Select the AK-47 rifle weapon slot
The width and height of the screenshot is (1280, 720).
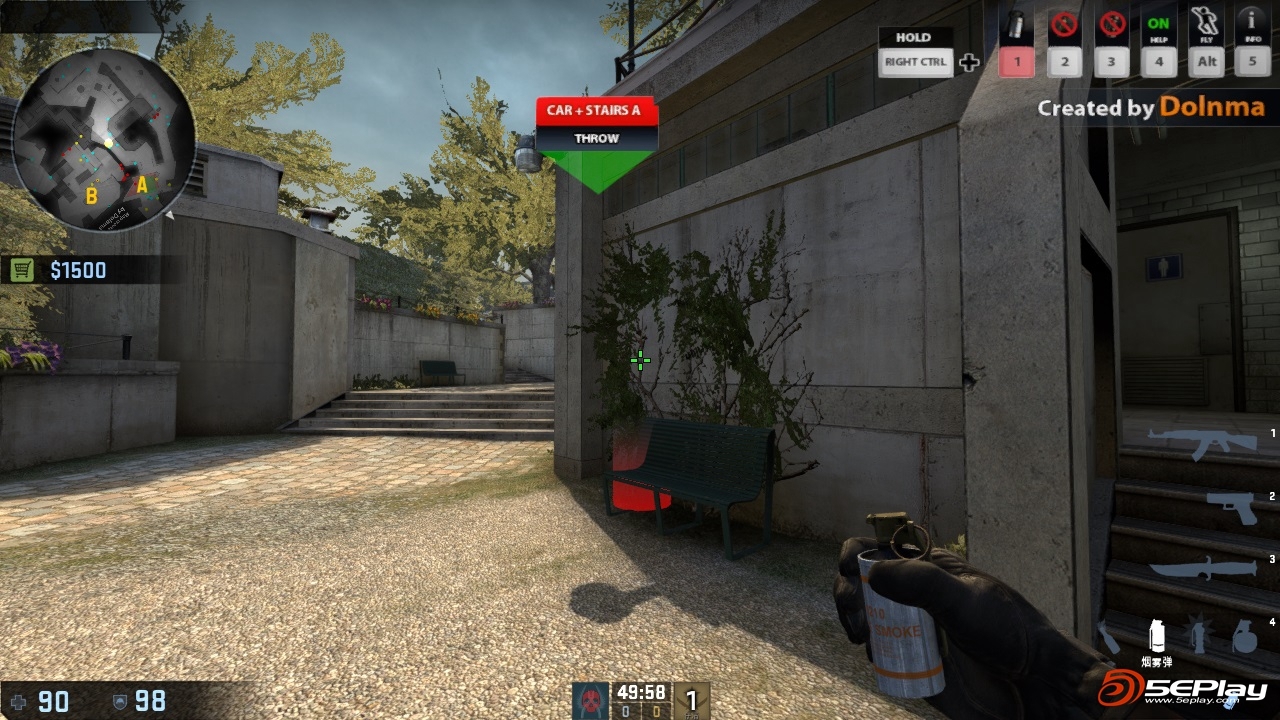1202,441
